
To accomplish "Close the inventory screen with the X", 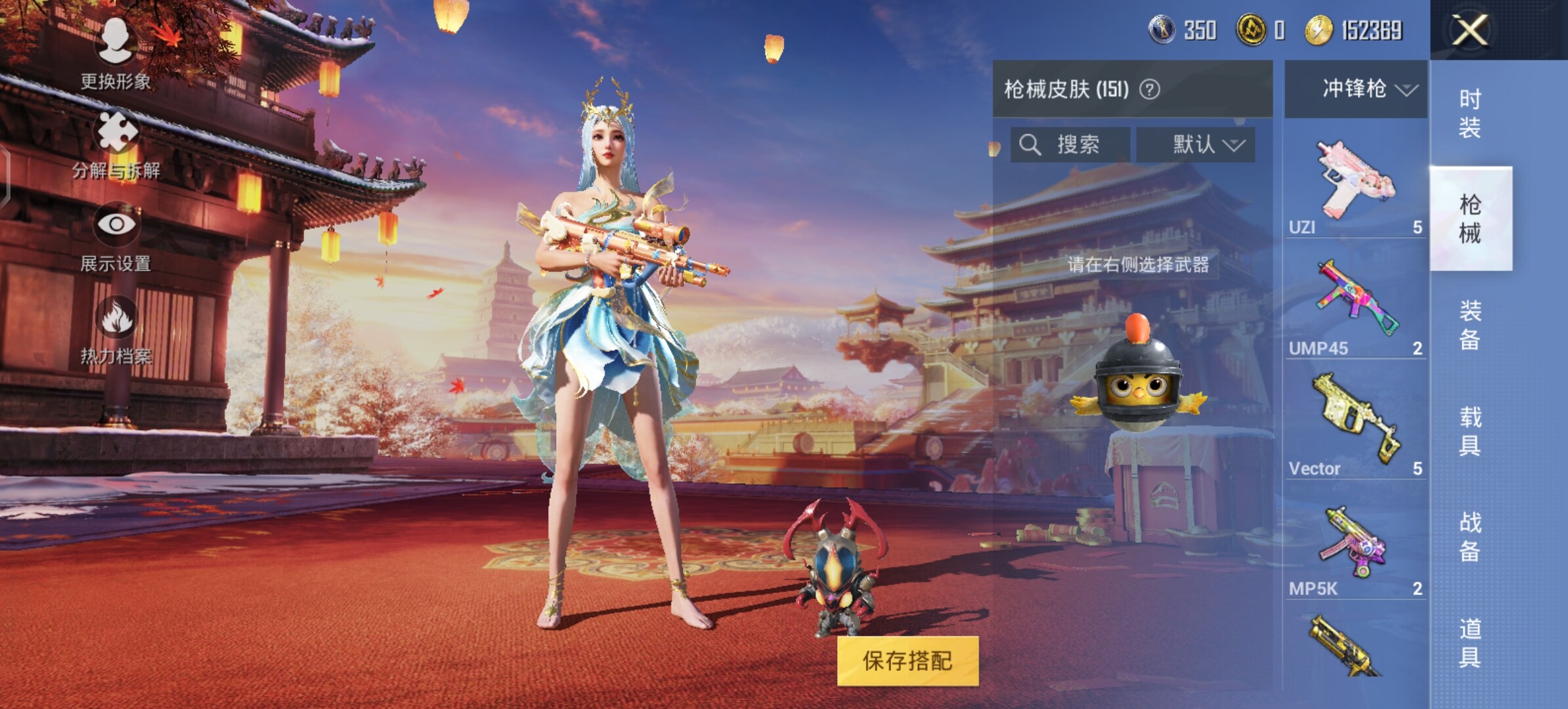I will (1470, 30).
